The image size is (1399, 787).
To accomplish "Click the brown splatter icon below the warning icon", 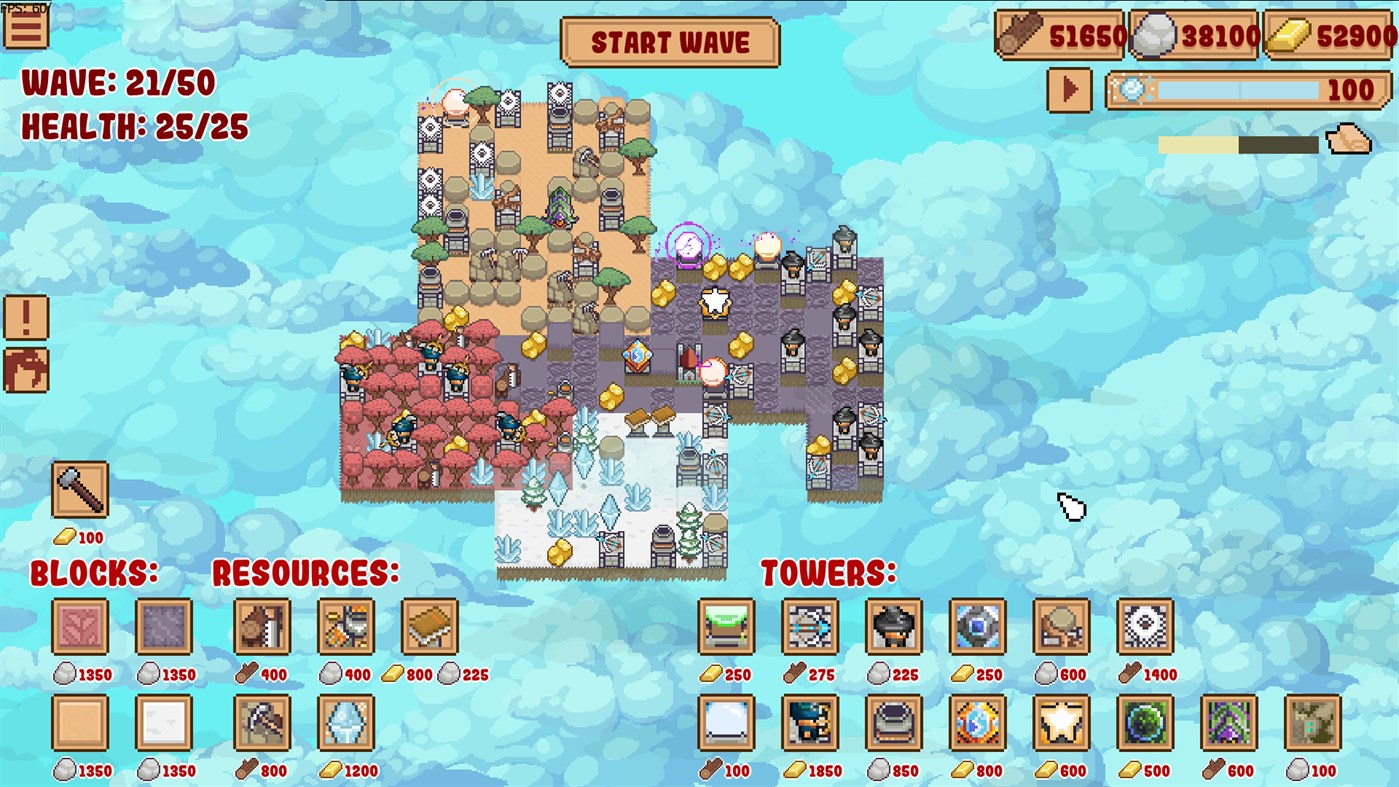I will click(26, 370).
